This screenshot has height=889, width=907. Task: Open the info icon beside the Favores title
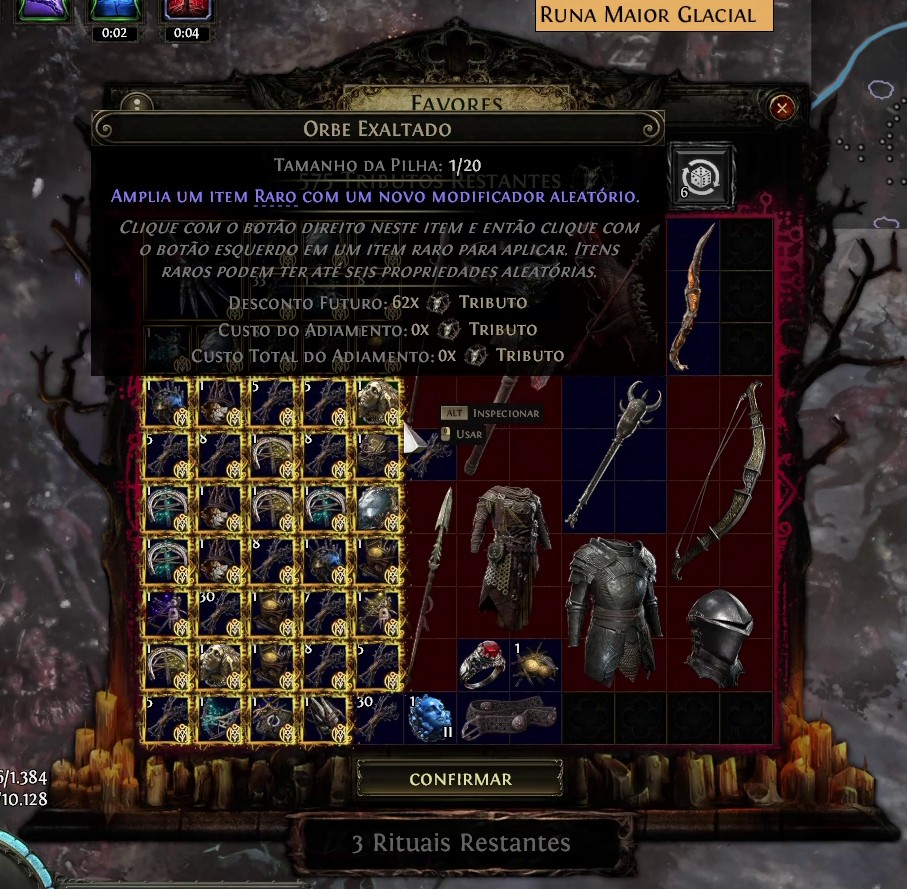(x=135, y=105)
